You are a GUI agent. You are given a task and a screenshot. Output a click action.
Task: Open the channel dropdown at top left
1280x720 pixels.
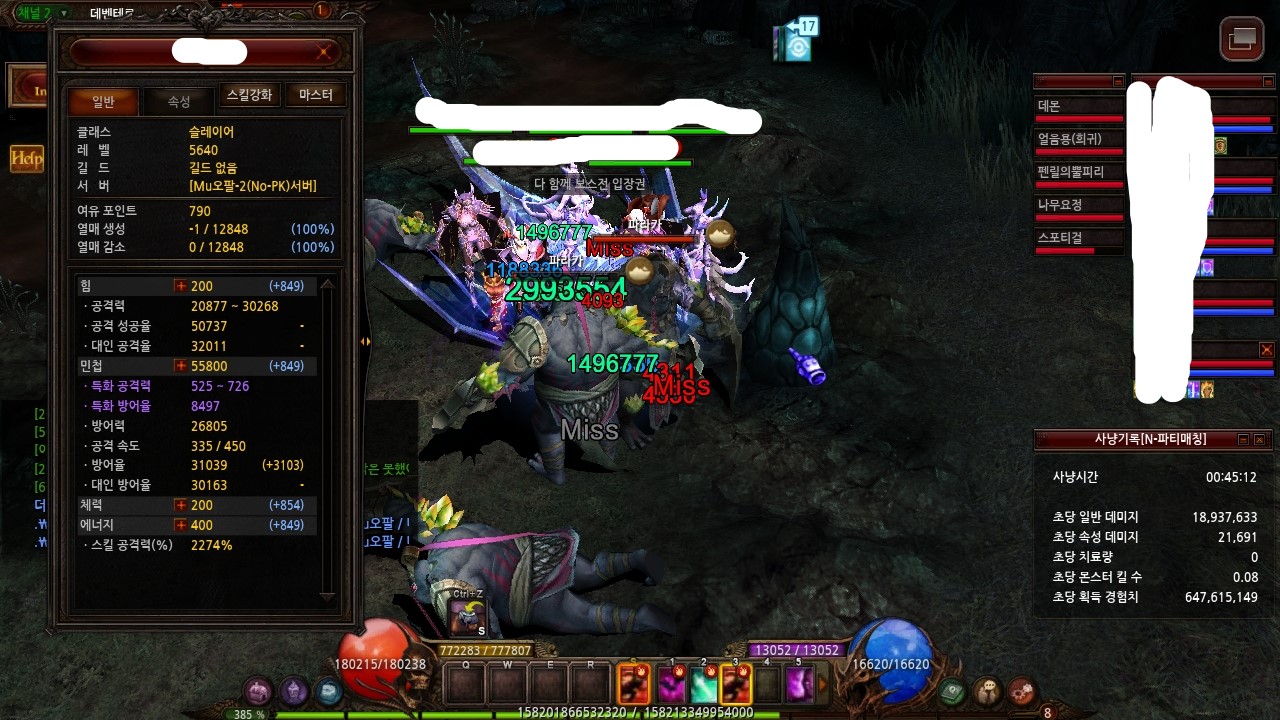[x=64, y=13]
